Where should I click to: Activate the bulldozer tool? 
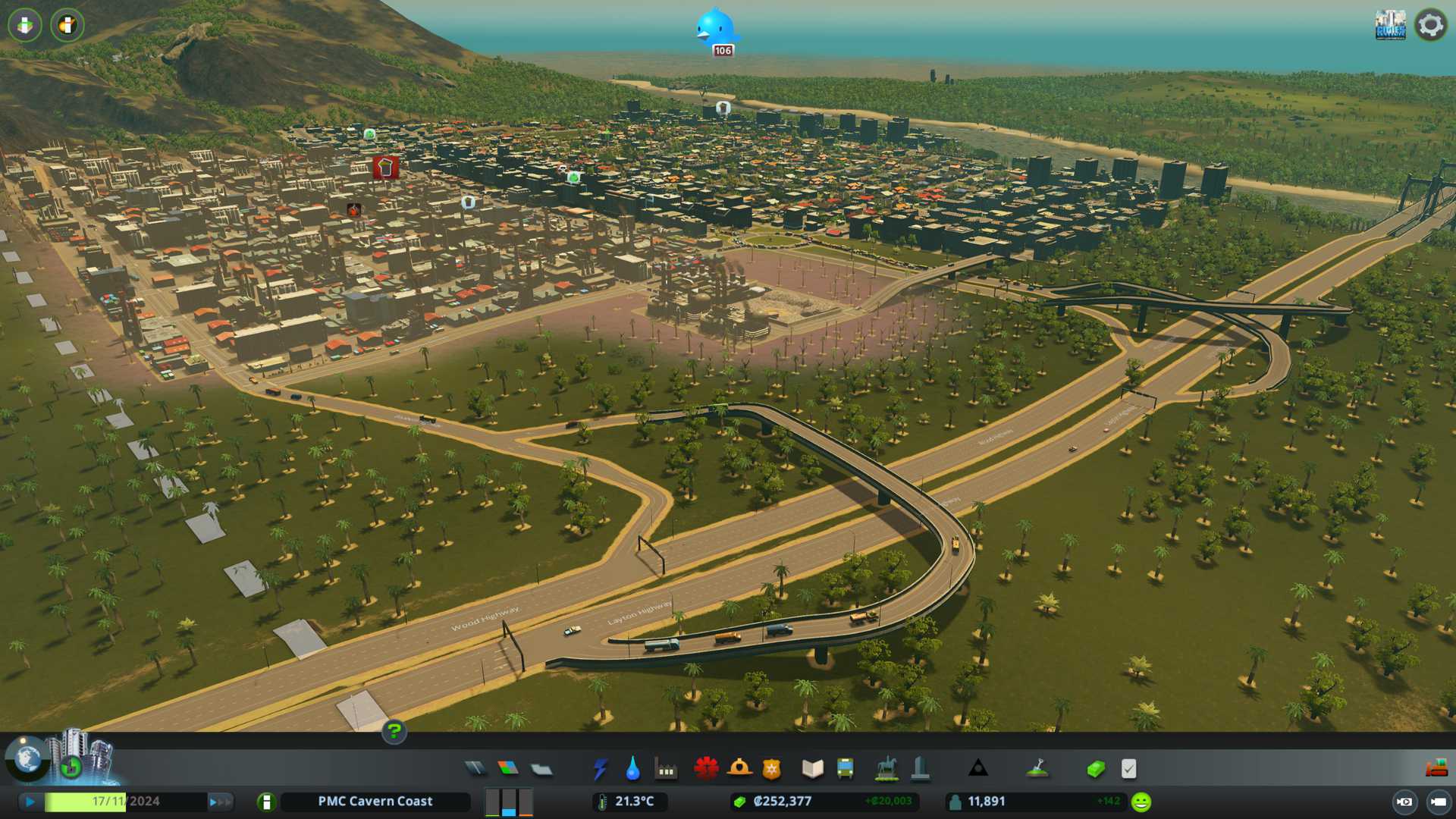(1436, 768)
